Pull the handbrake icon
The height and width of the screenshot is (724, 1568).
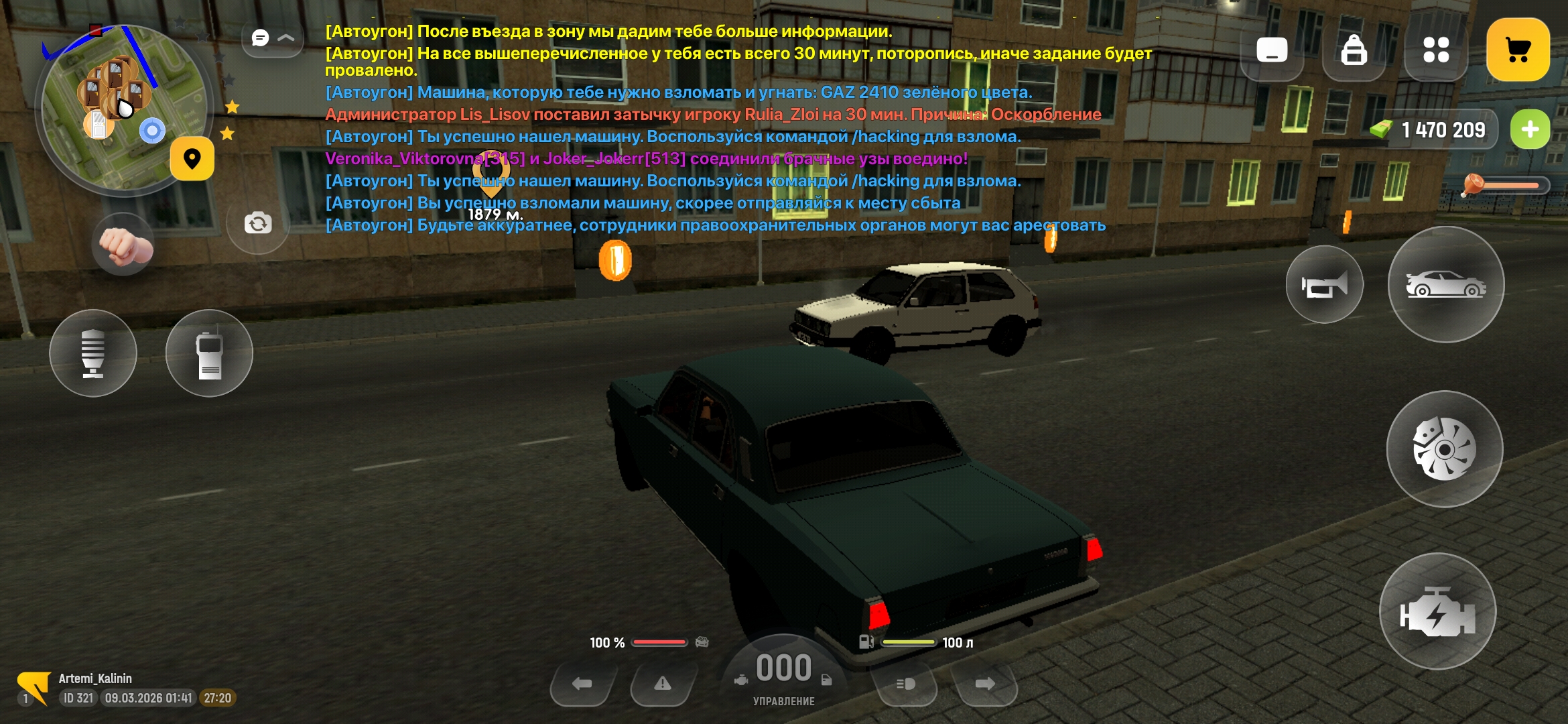tap(94, 353)
